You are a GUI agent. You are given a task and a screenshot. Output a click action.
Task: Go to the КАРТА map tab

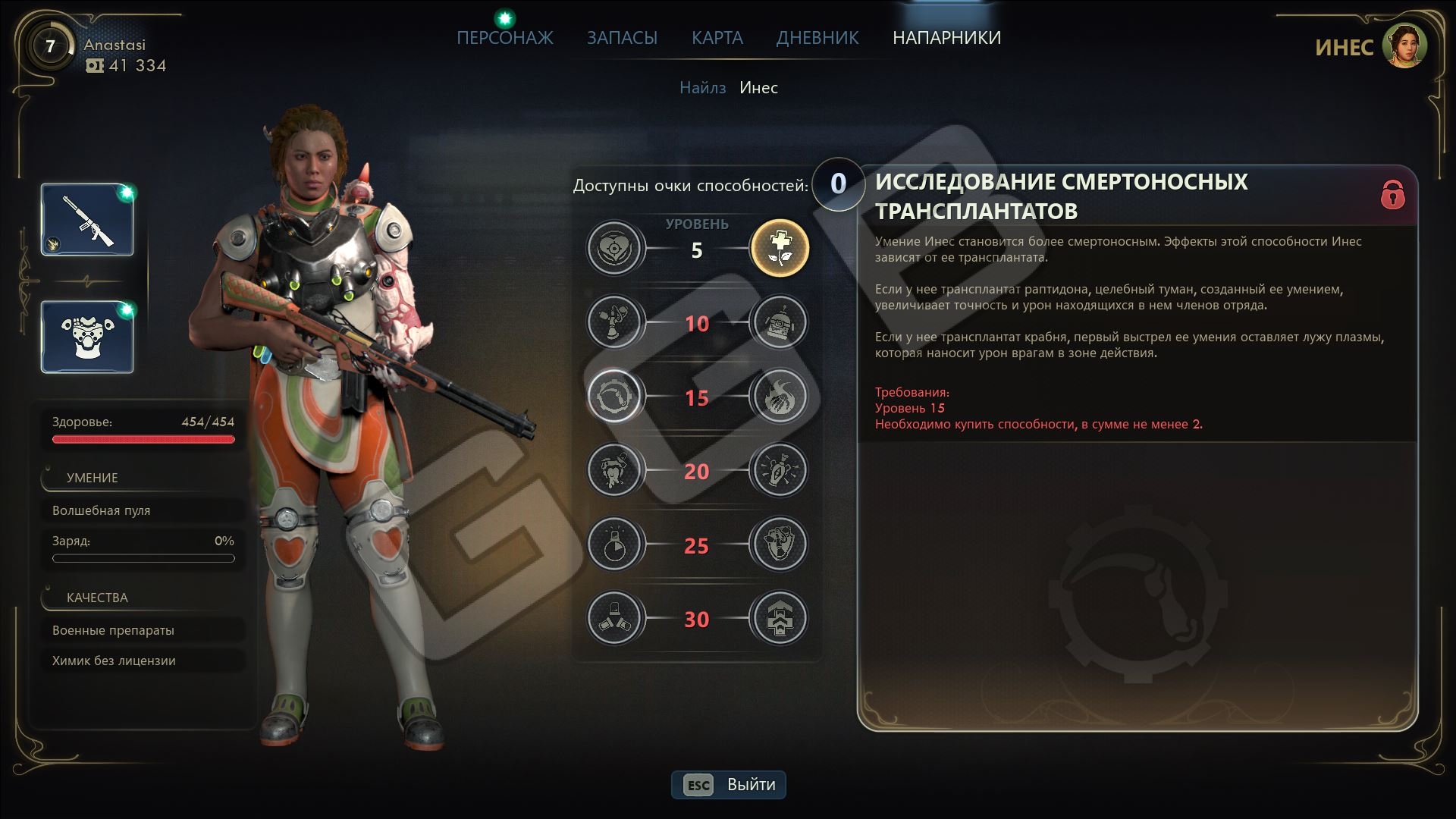tap(717, 38)
